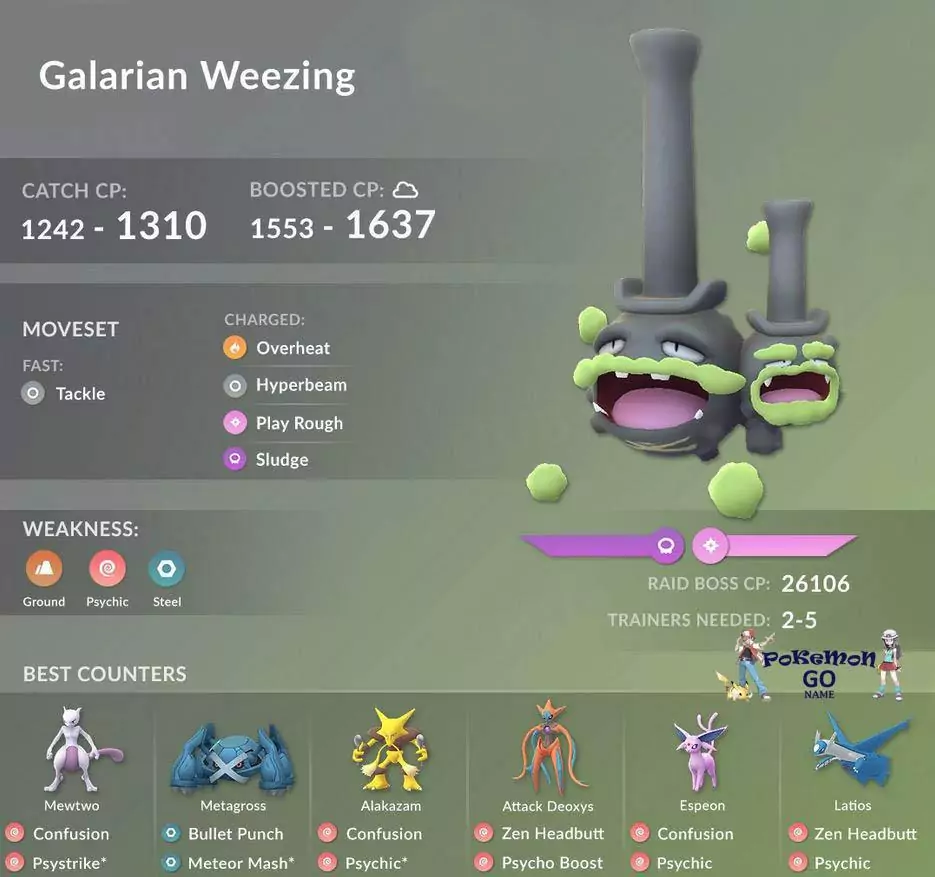Select the Ground weakness icon
This screenshot has width=935, height=877.
click(x=43, y=570)
